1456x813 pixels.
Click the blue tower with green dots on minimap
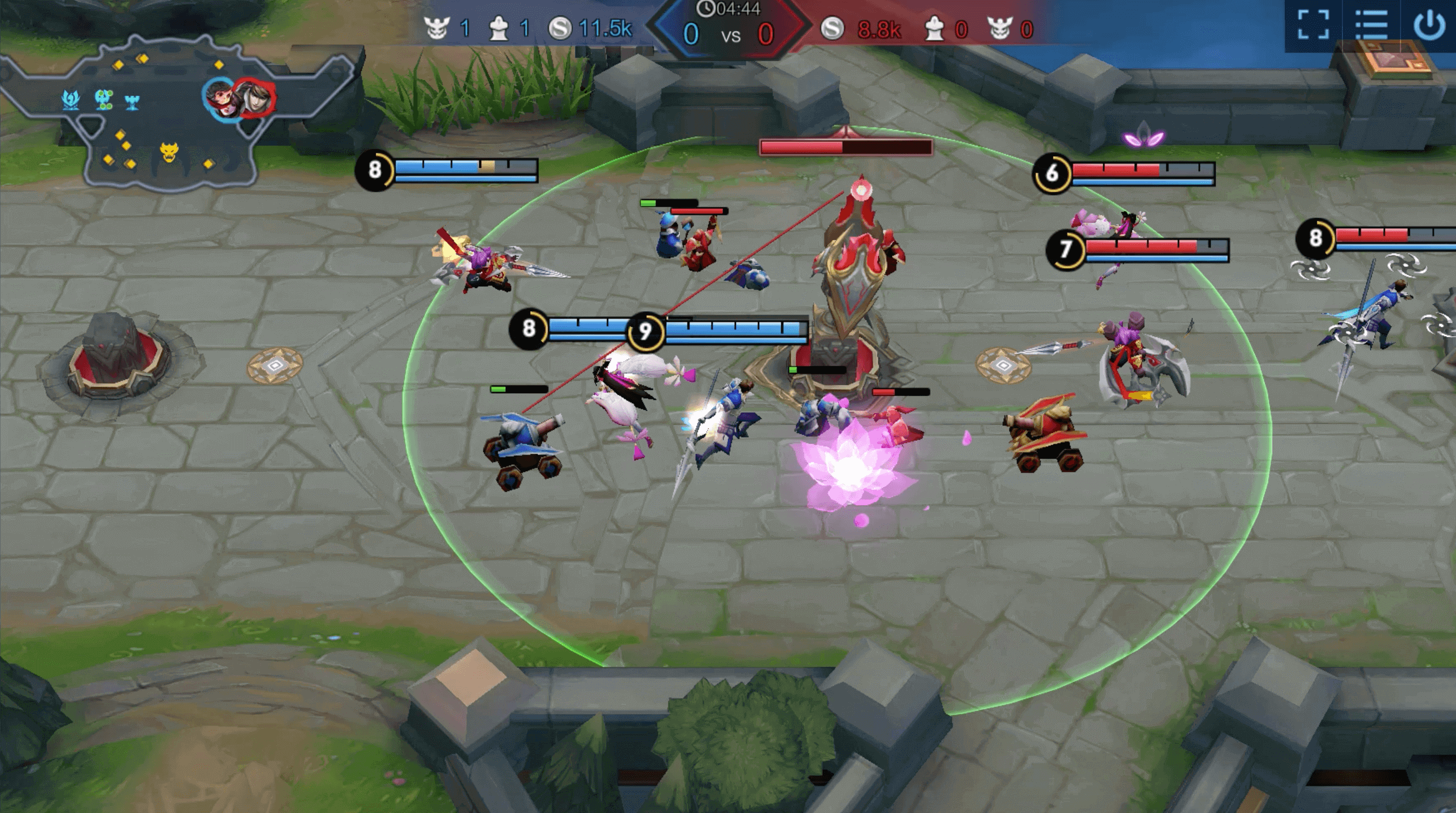(x=104, y=100)
